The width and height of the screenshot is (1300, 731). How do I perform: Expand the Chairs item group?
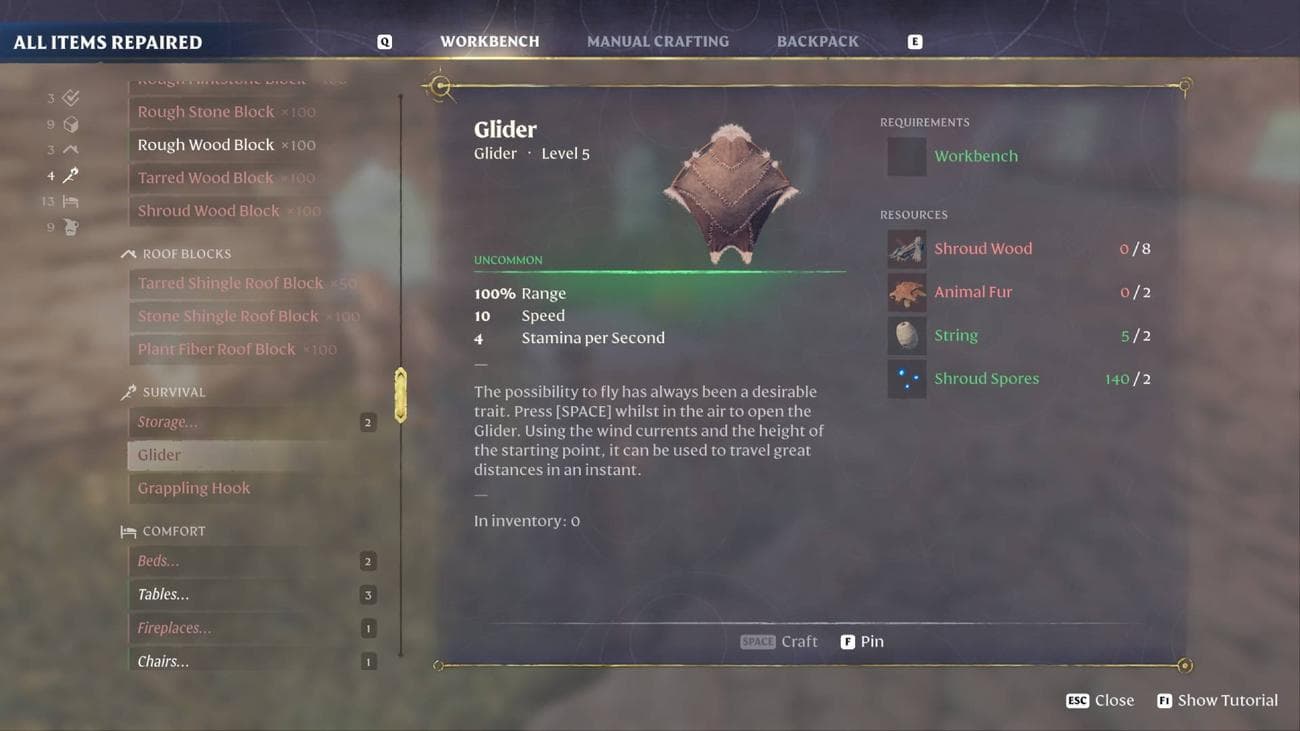tap(162, 660)
